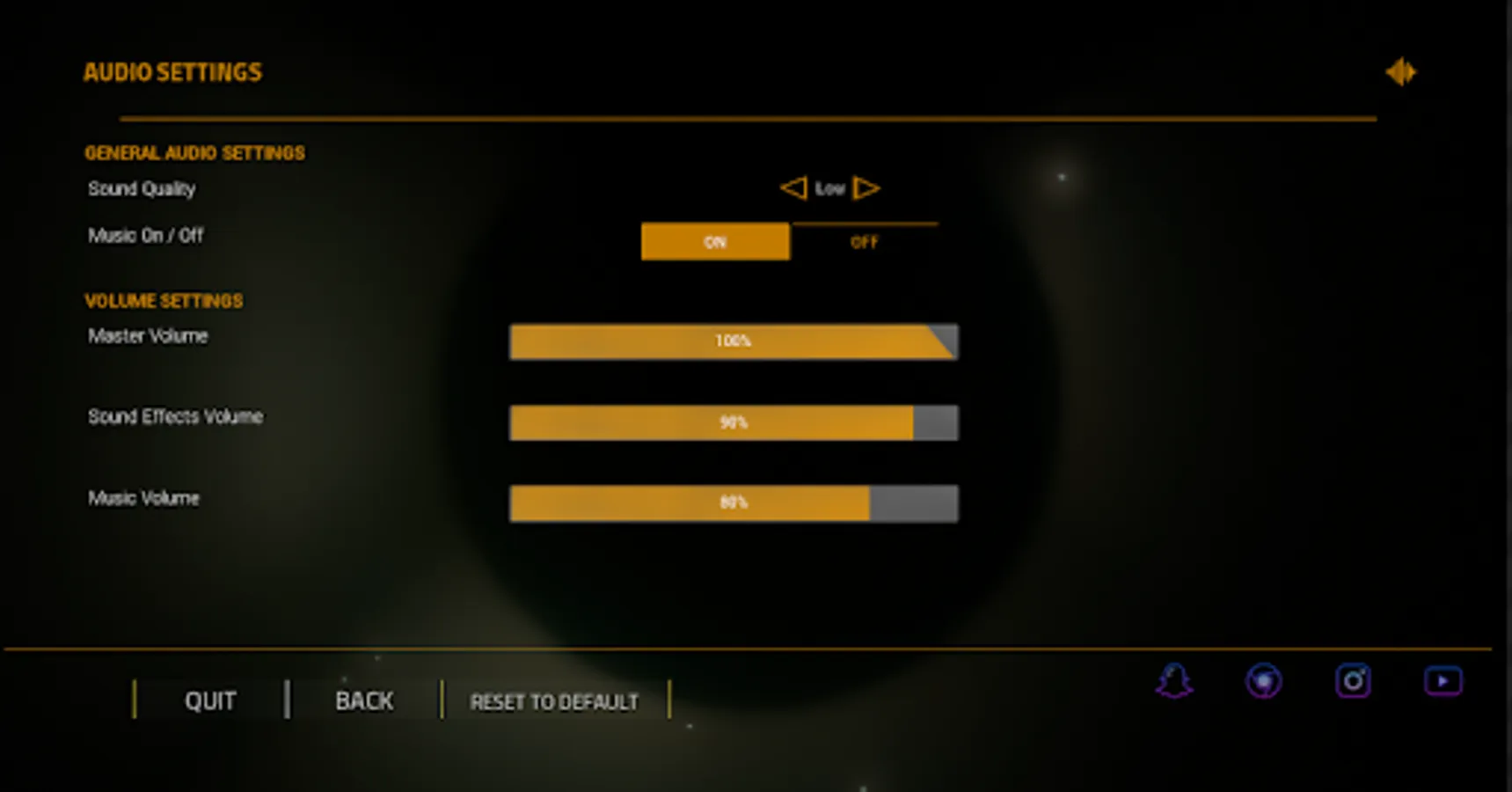Viewport: 1512px width, 792px height.
Task: Click the audio speaker icon top right
Action: (1402, 71)
